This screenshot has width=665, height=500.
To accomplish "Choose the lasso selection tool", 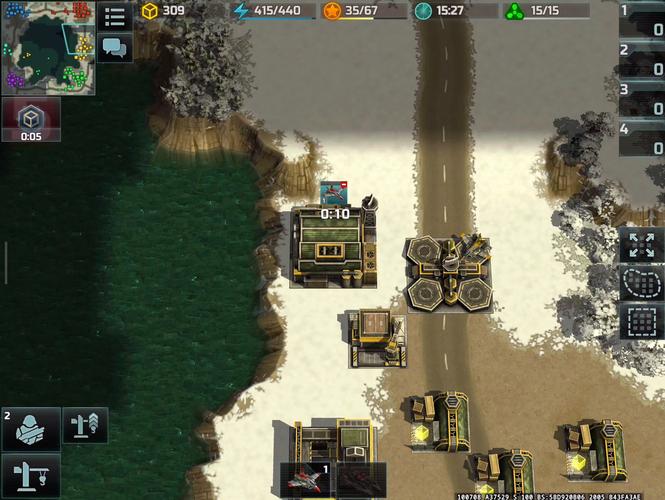I will 641,284.
